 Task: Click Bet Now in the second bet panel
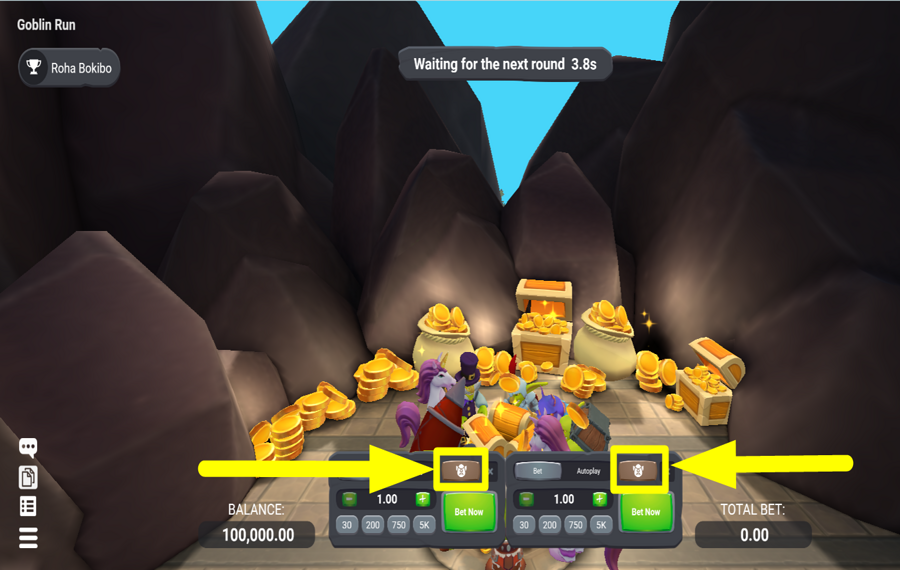[x=645, y=512]
